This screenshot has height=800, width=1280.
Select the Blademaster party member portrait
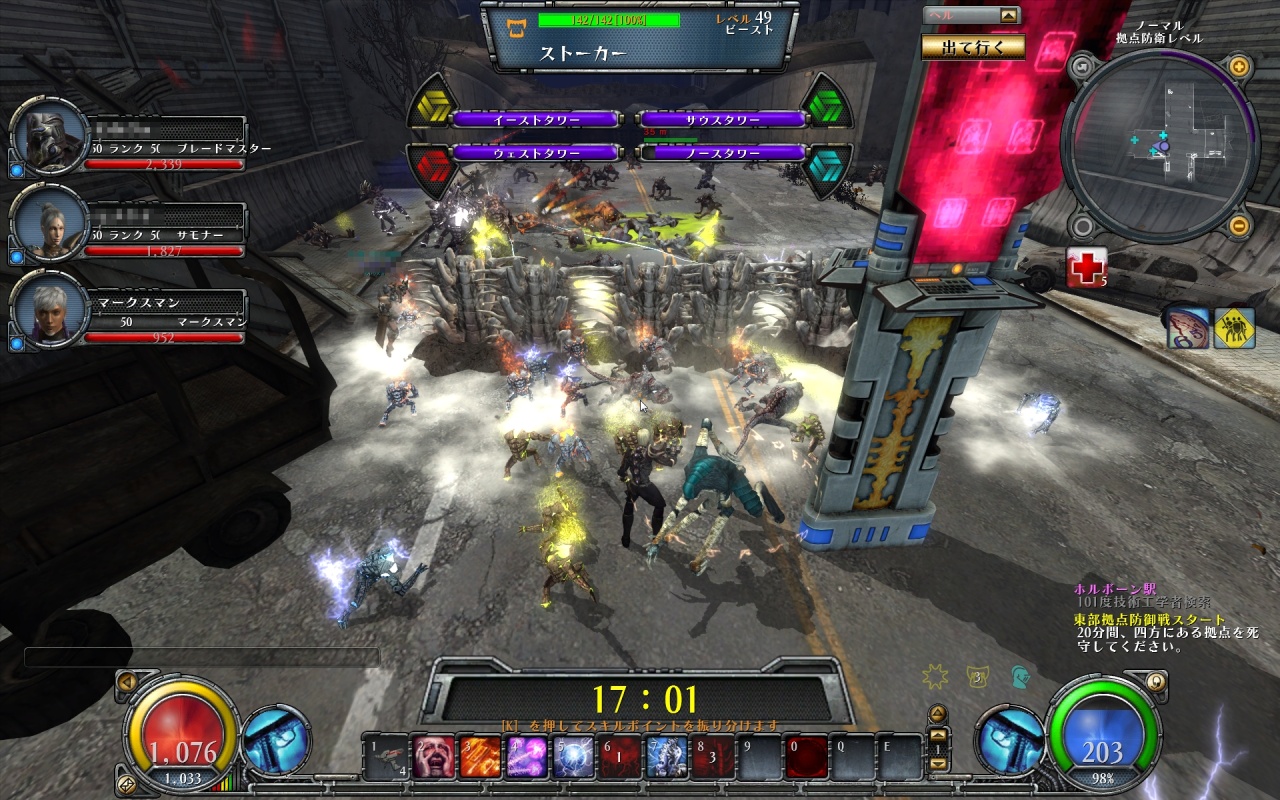pyautogui.click(x=49, y=139)
